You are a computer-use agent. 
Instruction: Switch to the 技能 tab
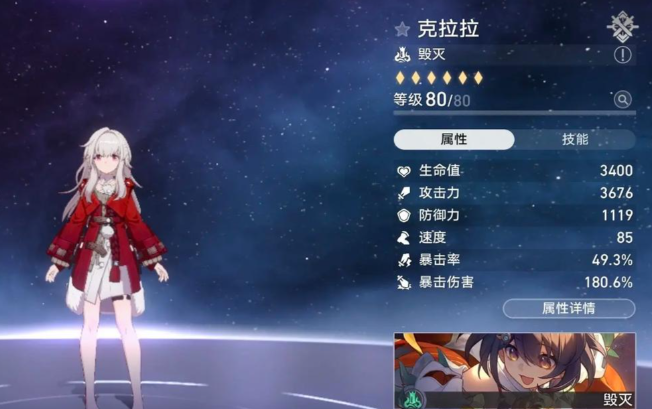click(574, 139)
